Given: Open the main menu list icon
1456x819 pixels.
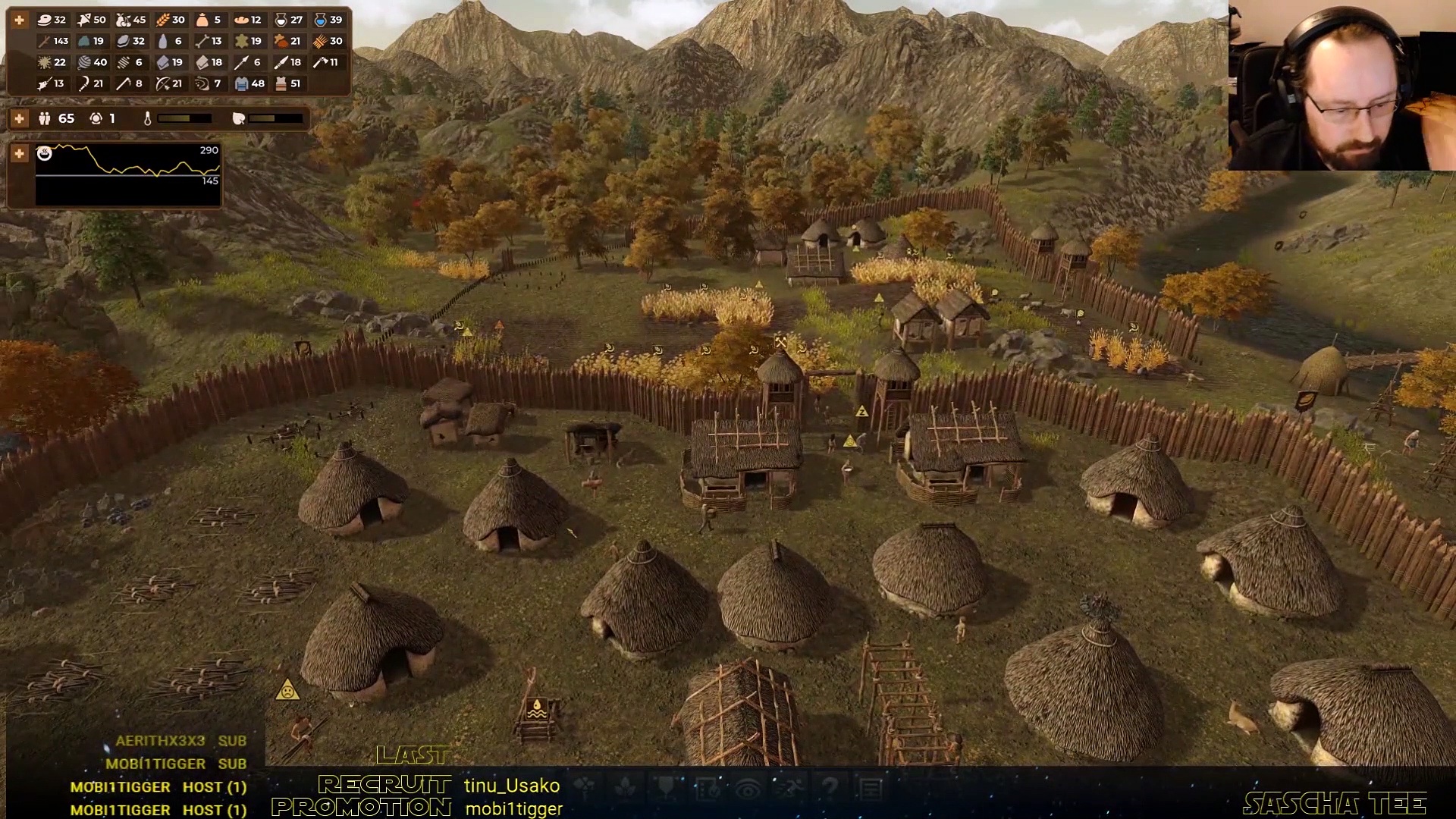Looking at the screenshot, I should tap(871, 789).
